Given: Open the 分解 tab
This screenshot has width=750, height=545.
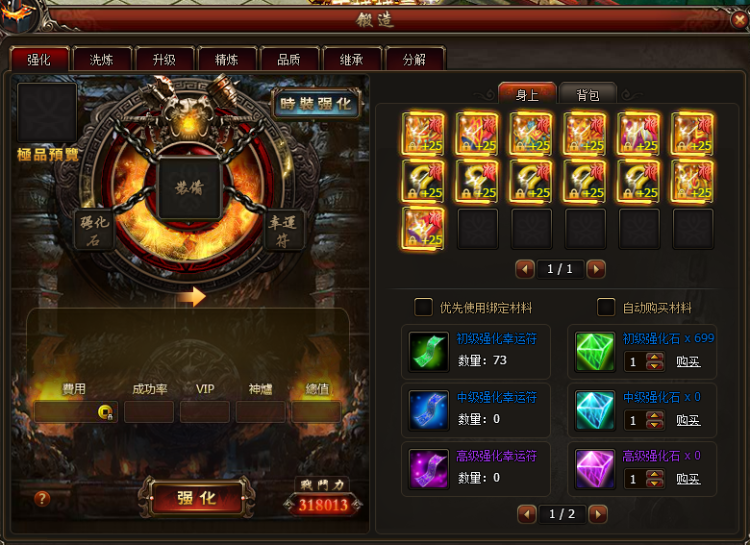Looking at the screenshot, I should tap(413, 60).
